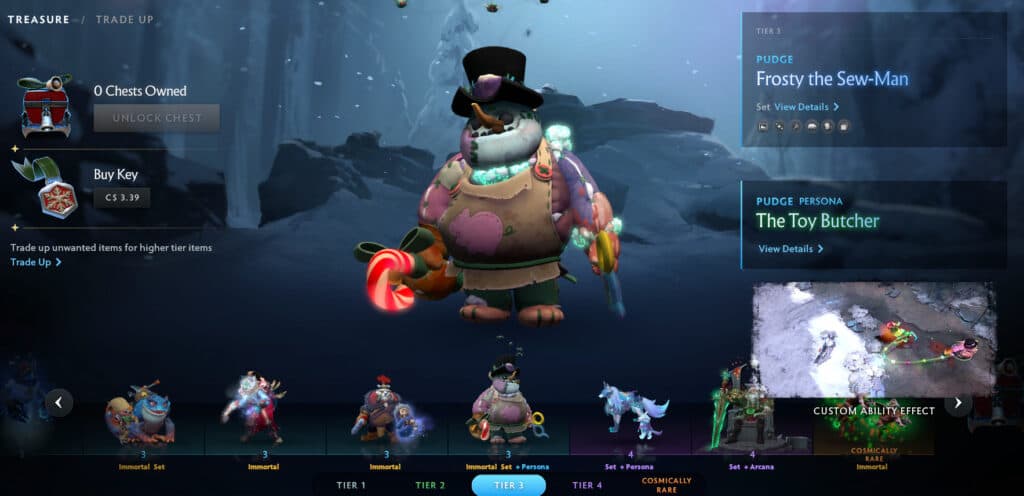This screenshot has height=496, width=1024.
Task: Open the Trade Up link
Action: 36,262
